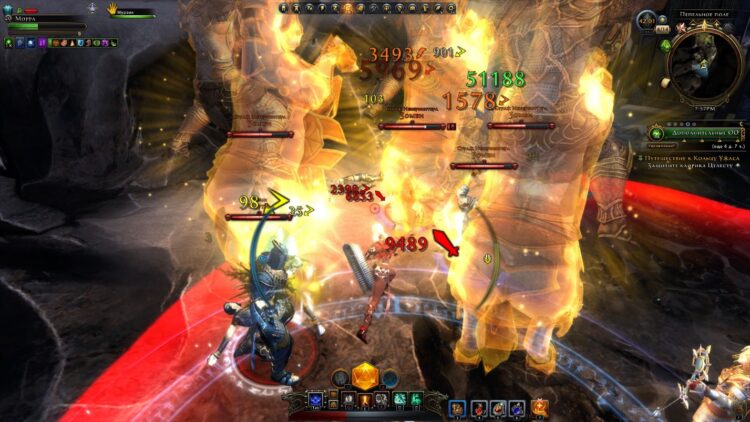Use the blue potion item slot
The image size is (750, 422).
(517, 407)
